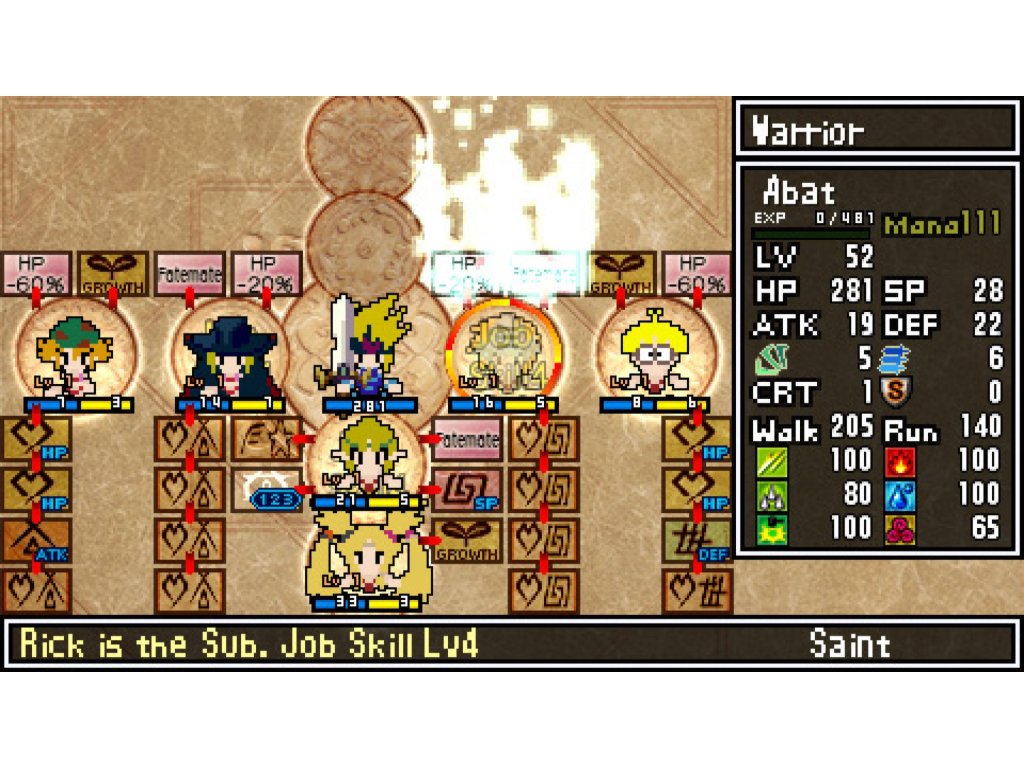Viewport: 1024px width, 768px height.
Task: Click the gear slot tagged 123
Action: 268,490
